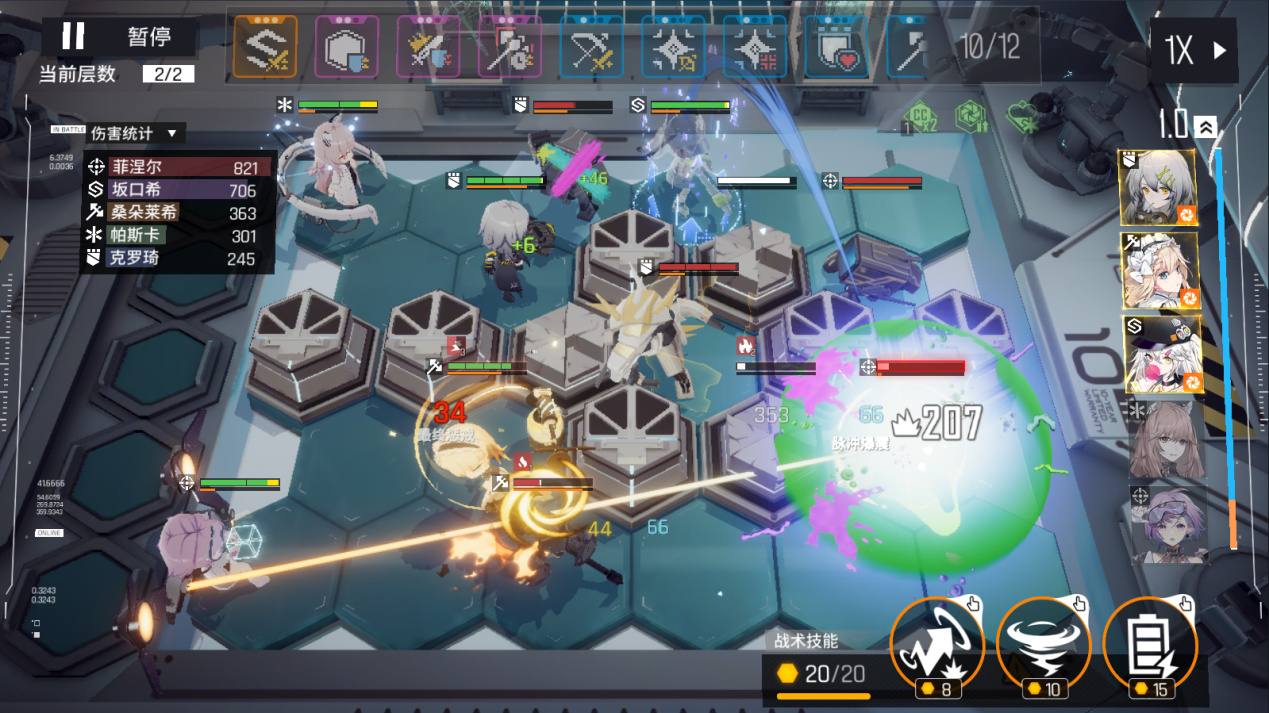Screen dimensions: 1269x713
Task: Activate the battery recharge tactical skill
Action: point(1149,645)
